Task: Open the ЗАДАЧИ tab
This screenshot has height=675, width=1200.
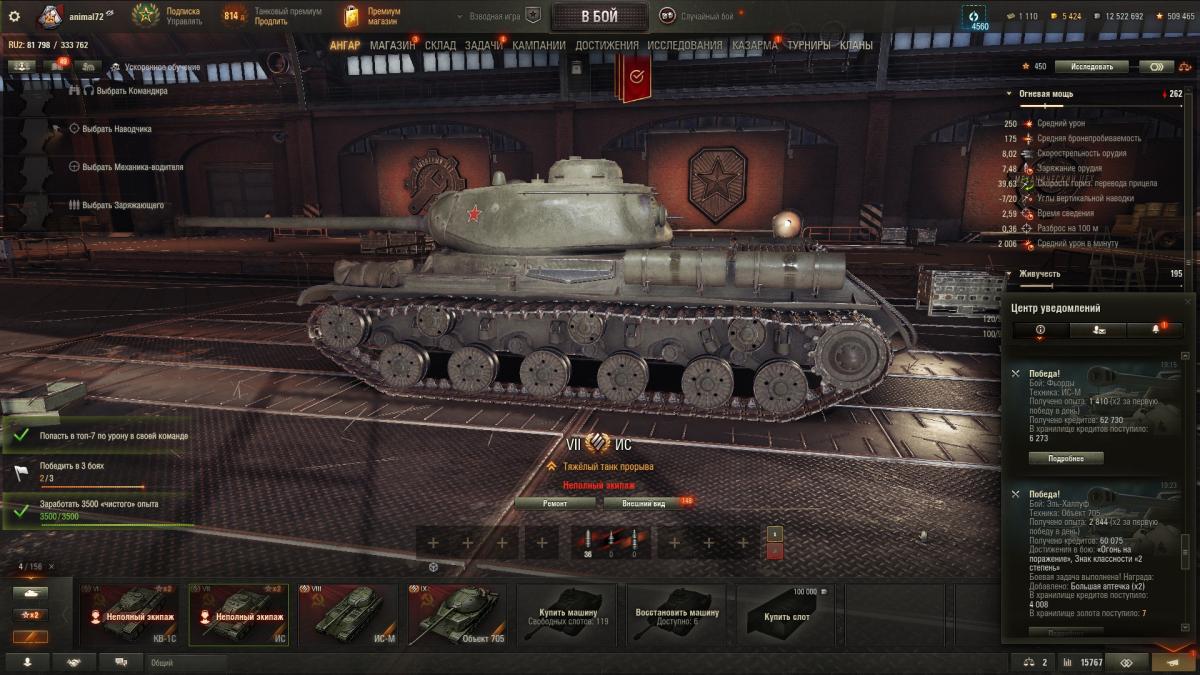Action: click(x=483, y=45)
